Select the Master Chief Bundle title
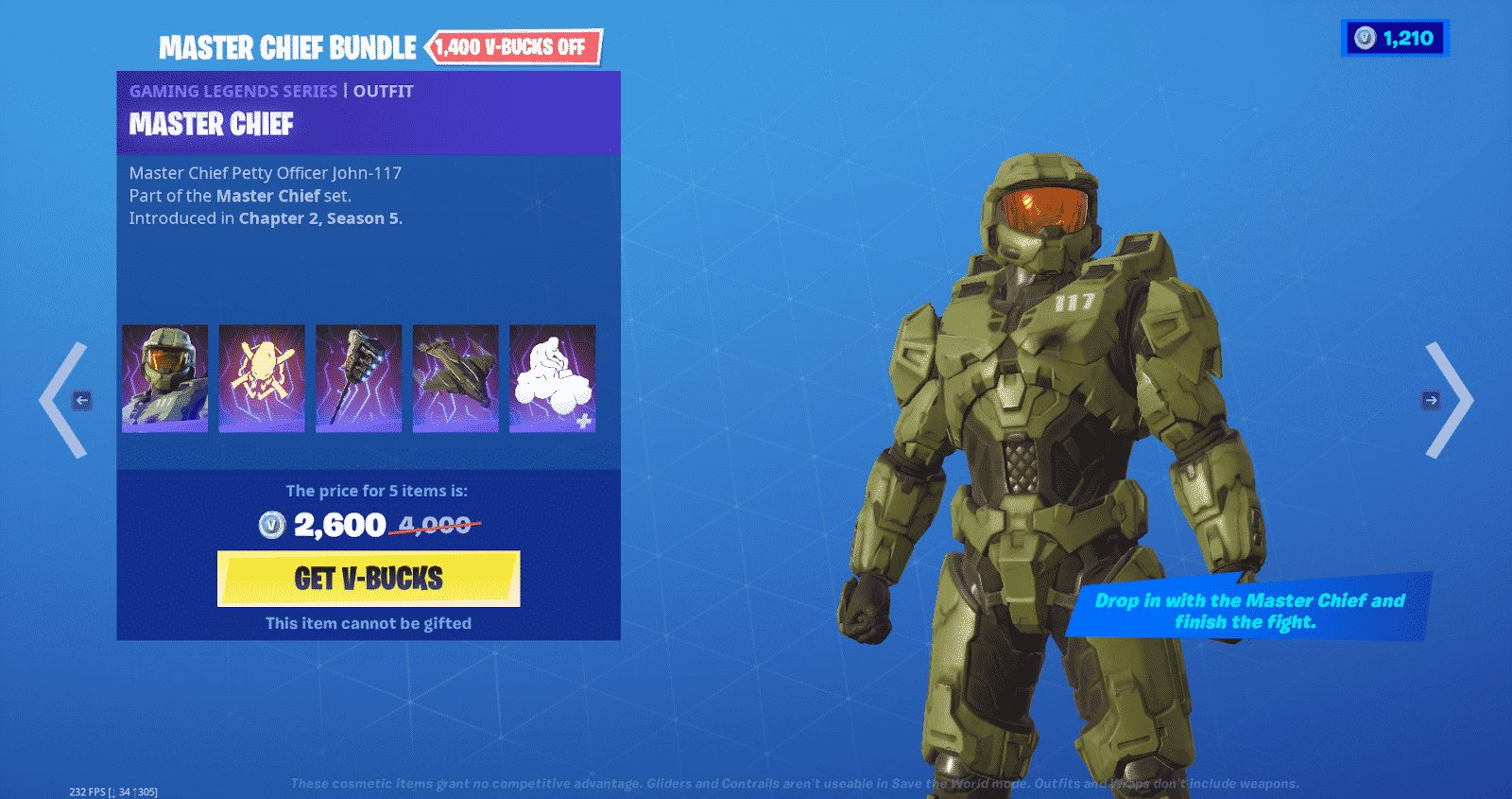The width and height of the screenshot is (1512, 799). [287, 46]
